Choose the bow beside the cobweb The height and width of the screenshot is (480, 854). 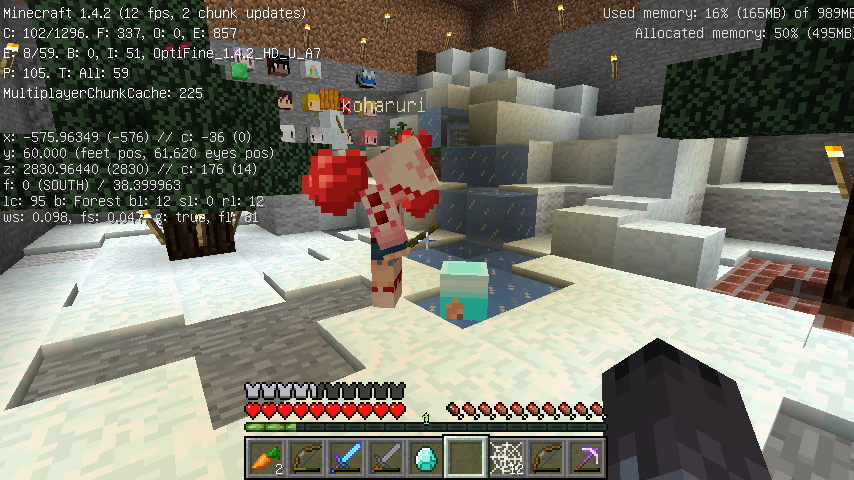[x=545, y=458]
